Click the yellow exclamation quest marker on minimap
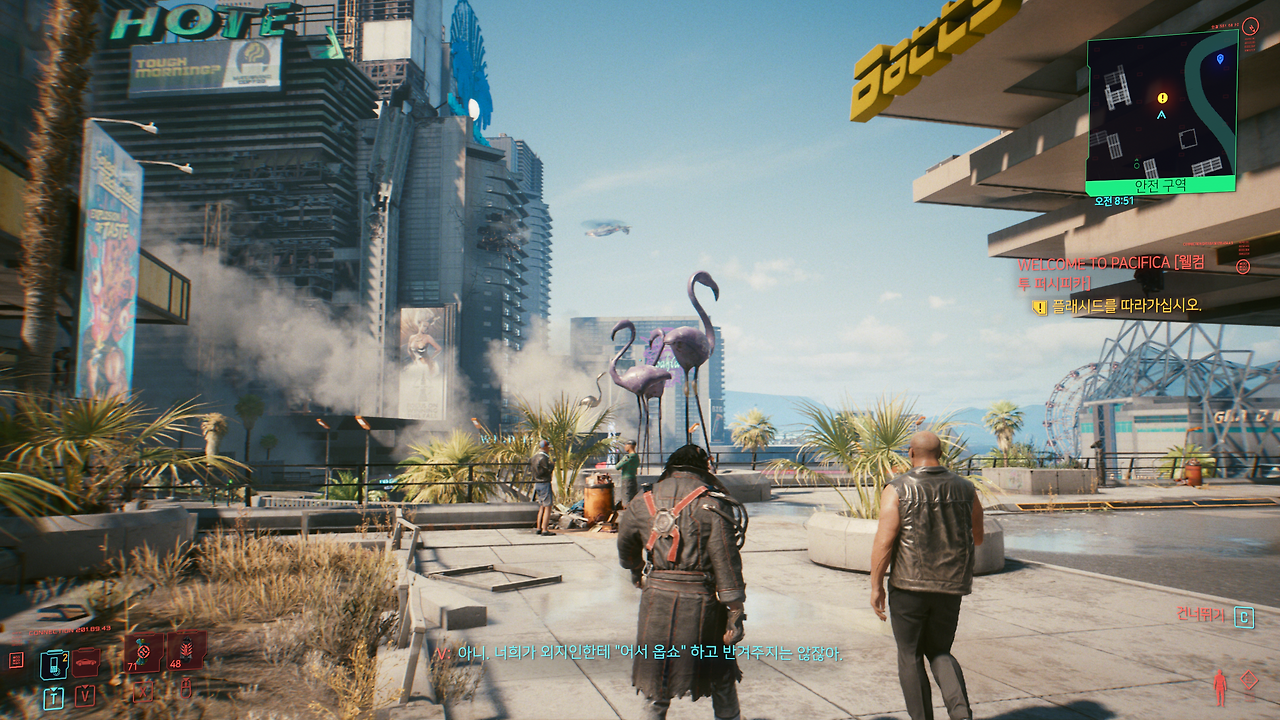The width and height of the screenshot is (1280, 720). point(1161,97)
